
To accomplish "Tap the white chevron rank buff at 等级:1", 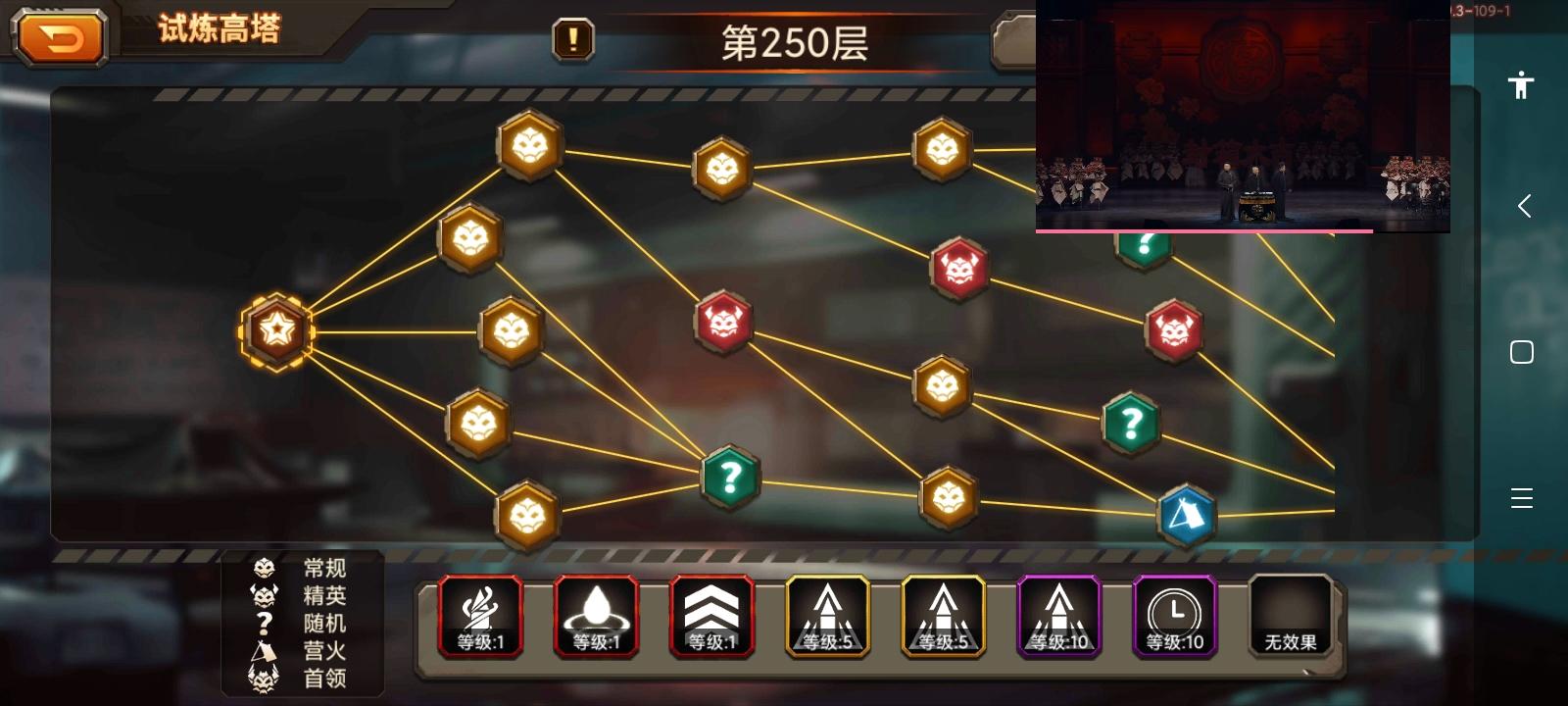I will pyautogui.click(x=711, y=616).
